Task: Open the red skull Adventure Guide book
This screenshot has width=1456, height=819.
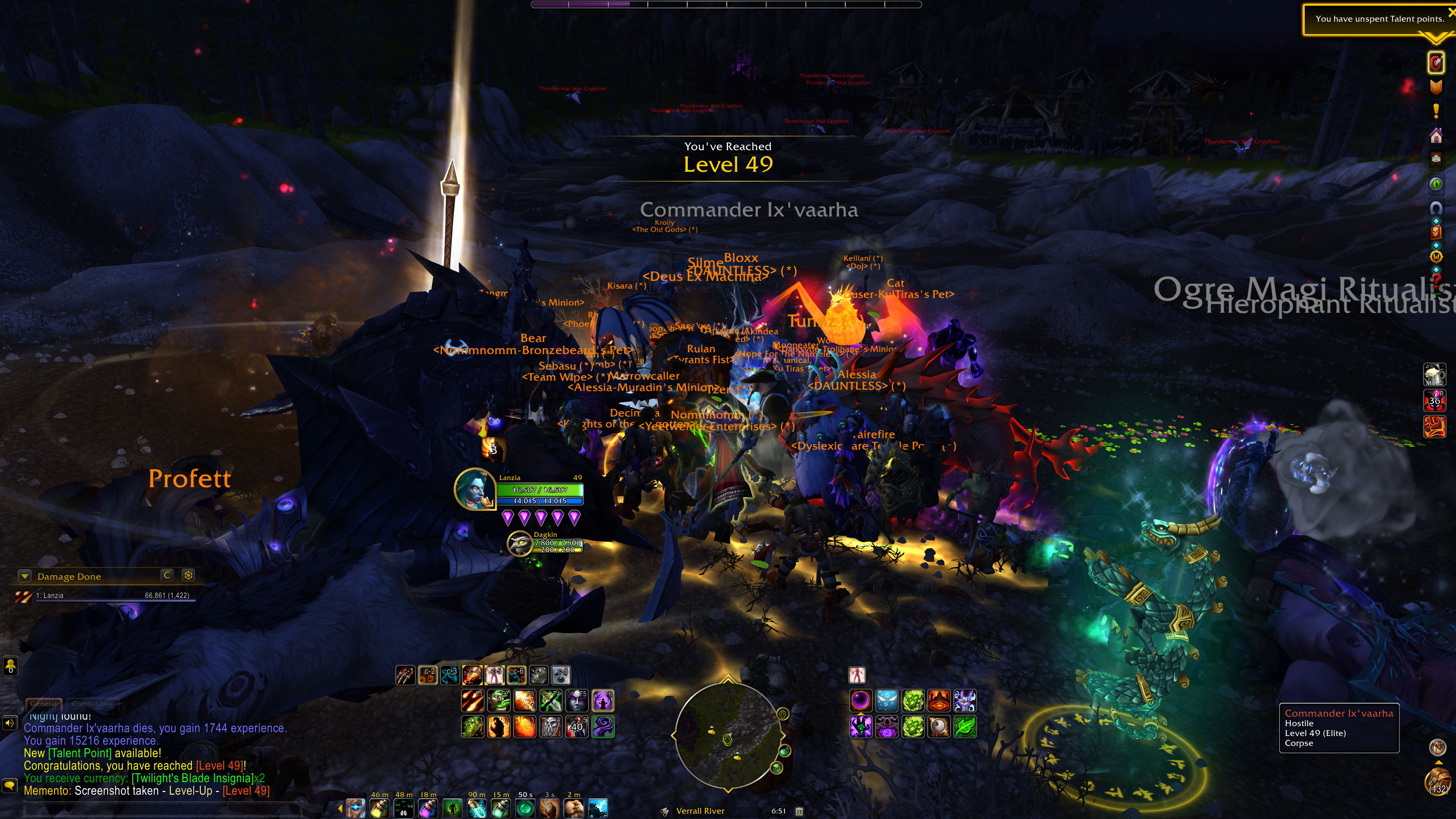Action: 1436,232
